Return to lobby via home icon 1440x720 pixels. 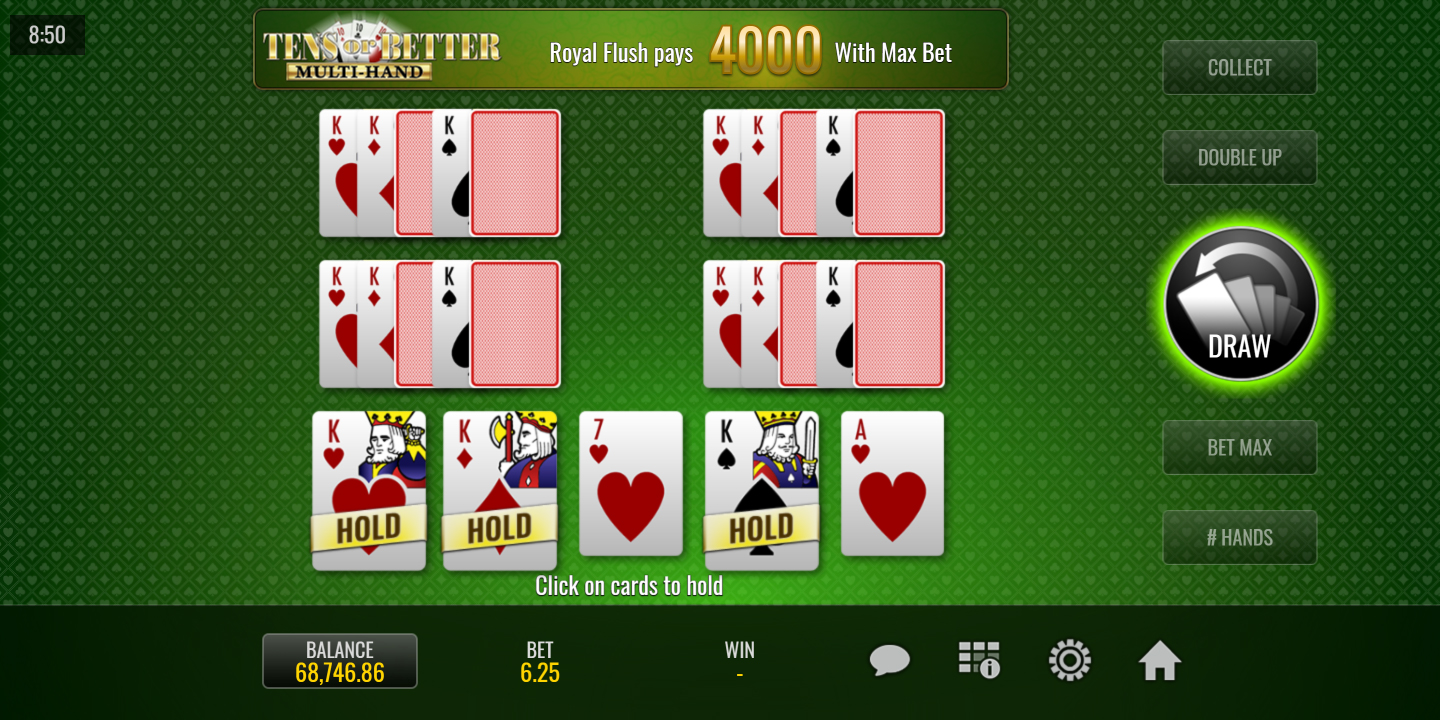coord(1160,661)
